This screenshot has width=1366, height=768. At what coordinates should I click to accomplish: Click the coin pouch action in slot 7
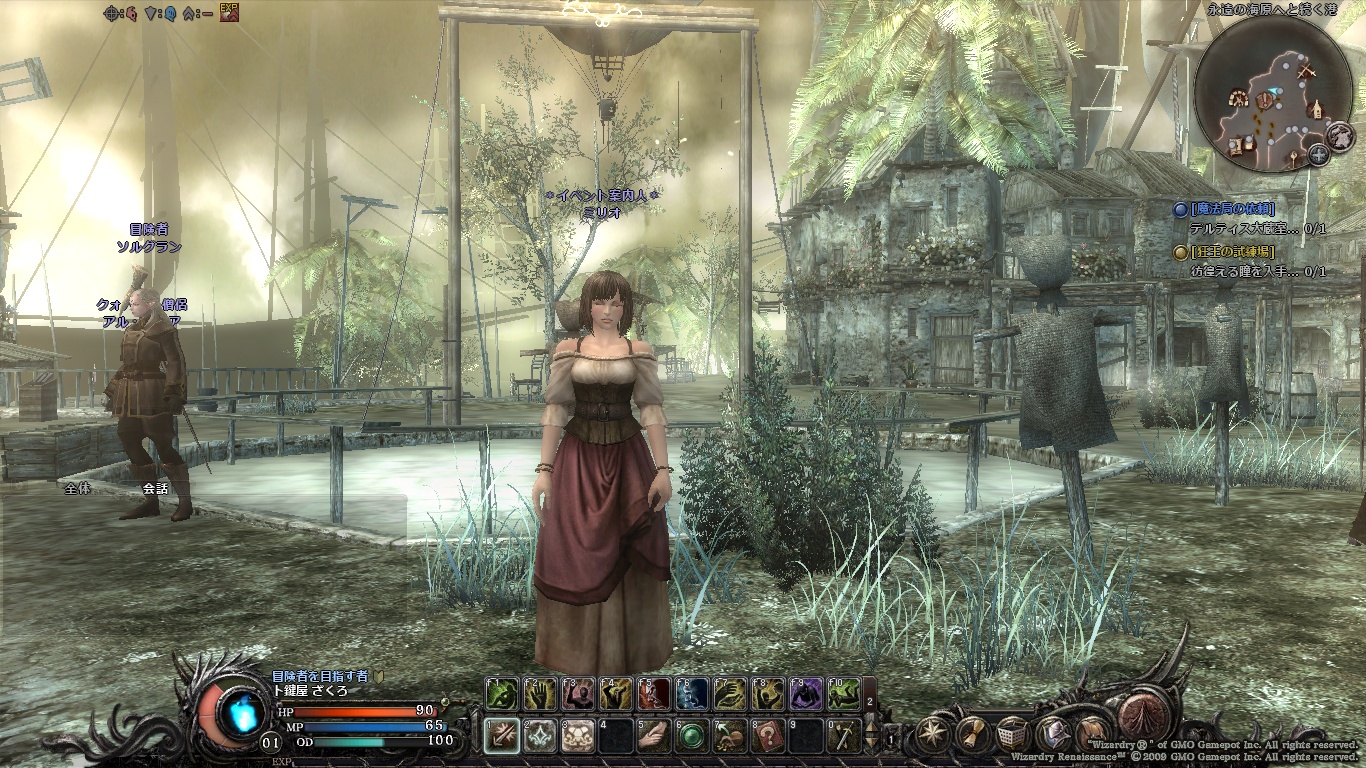tap(729, 736)
